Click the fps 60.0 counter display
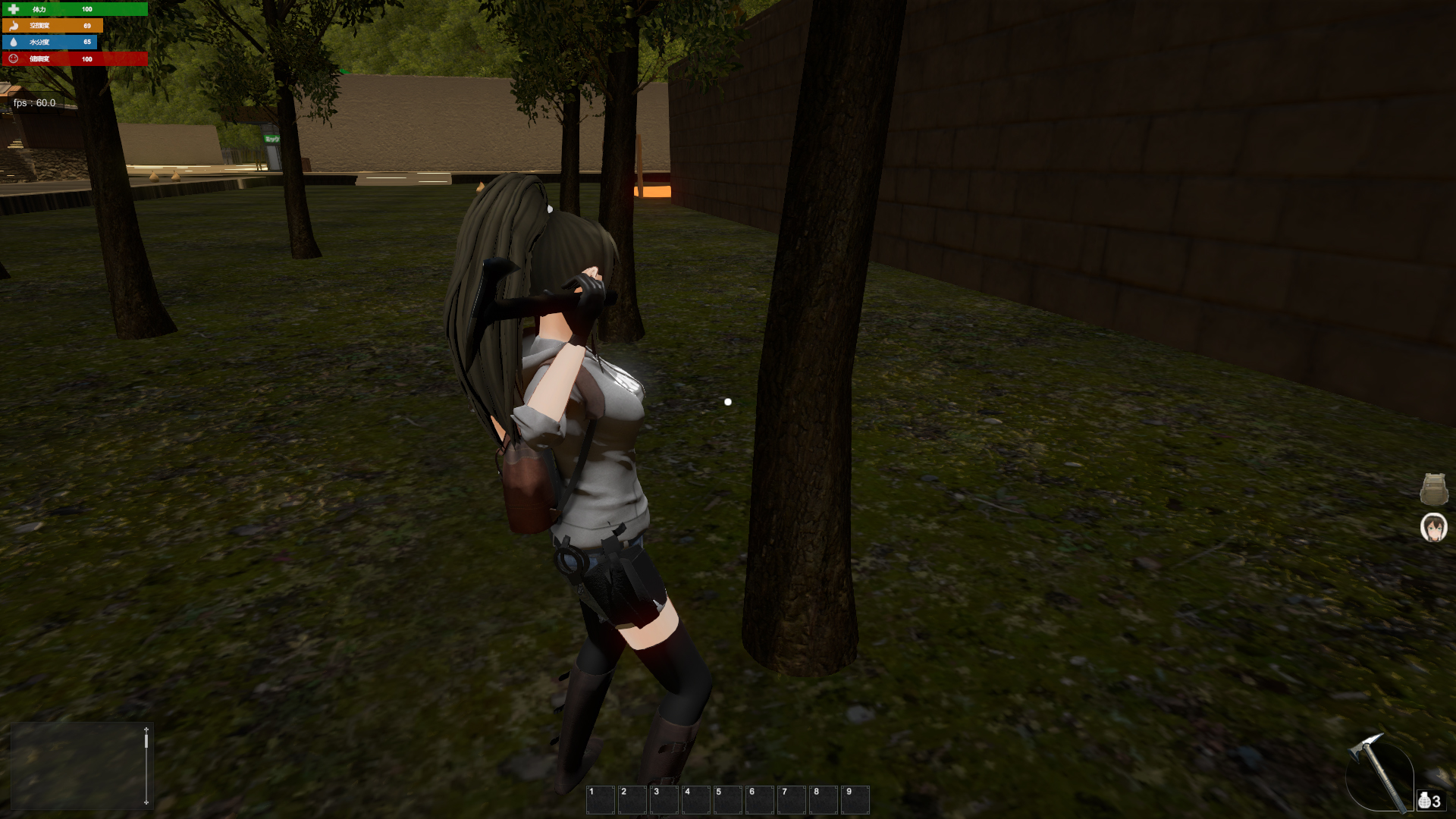 (34, 102)
